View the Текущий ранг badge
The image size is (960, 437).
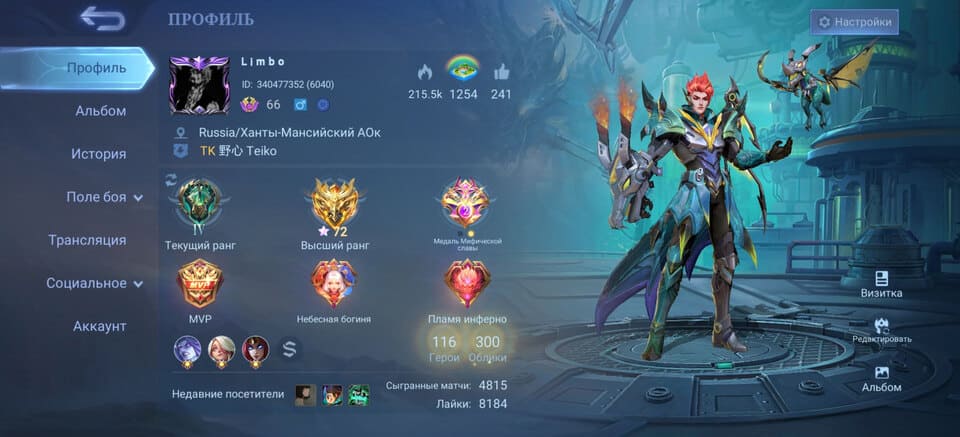tap(200, 205)
